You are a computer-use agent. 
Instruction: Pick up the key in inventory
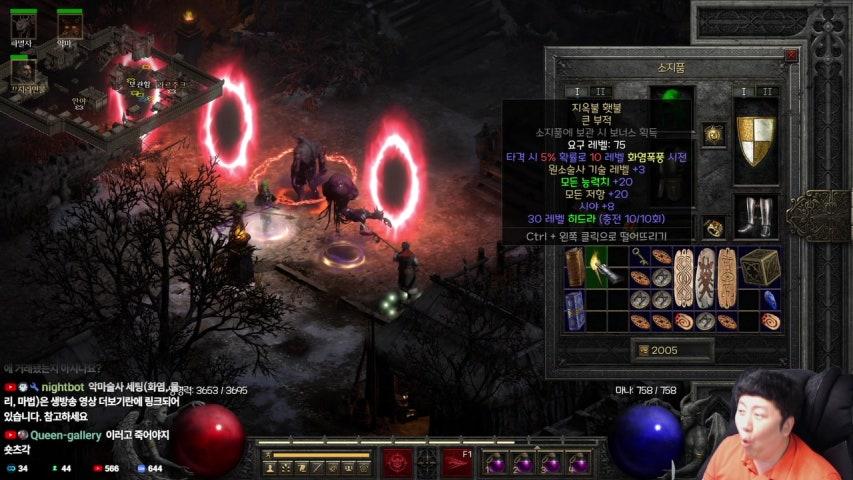[x=638, y=256]
